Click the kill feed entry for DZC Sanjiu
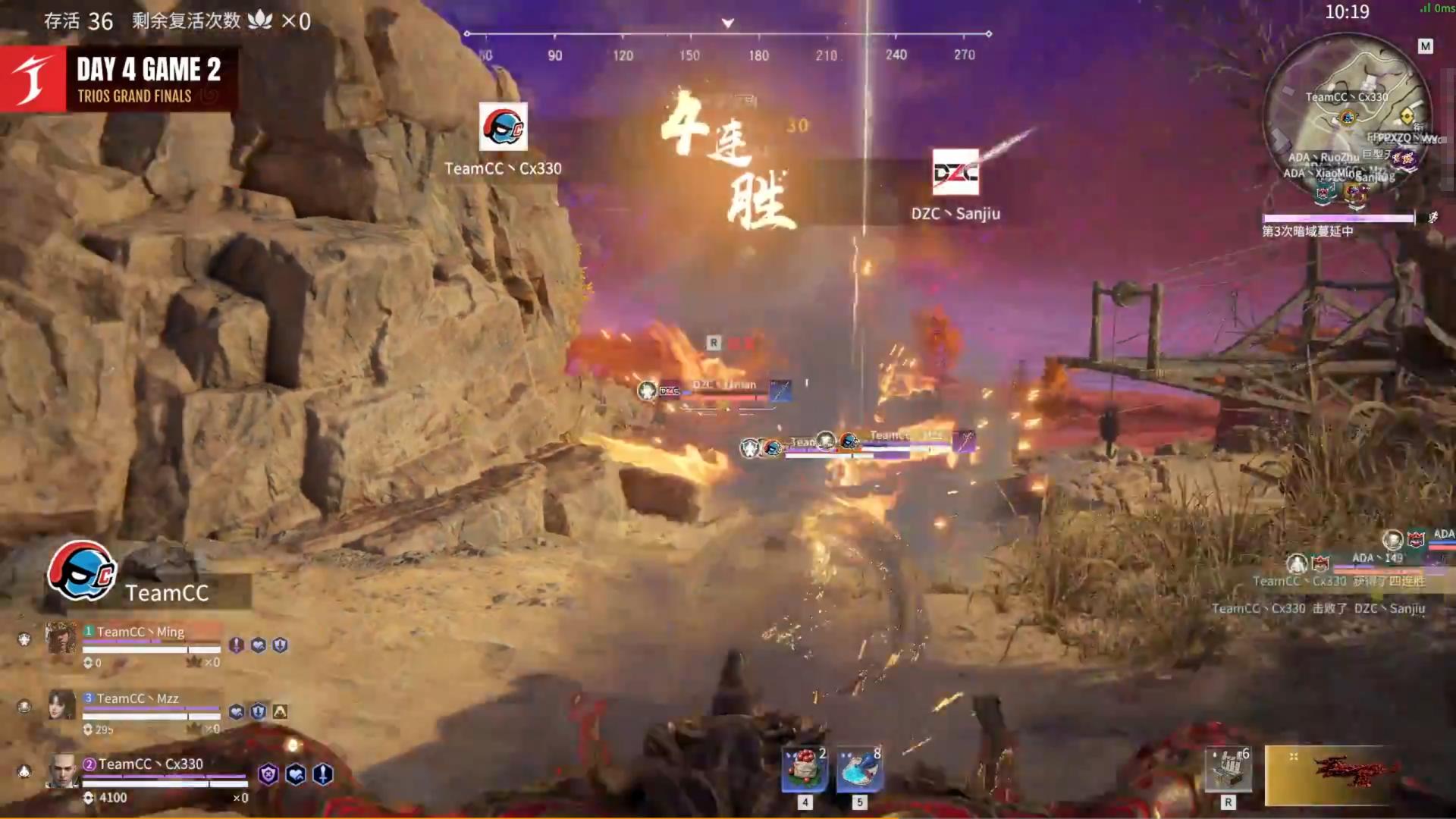 tap(1318, 608)
